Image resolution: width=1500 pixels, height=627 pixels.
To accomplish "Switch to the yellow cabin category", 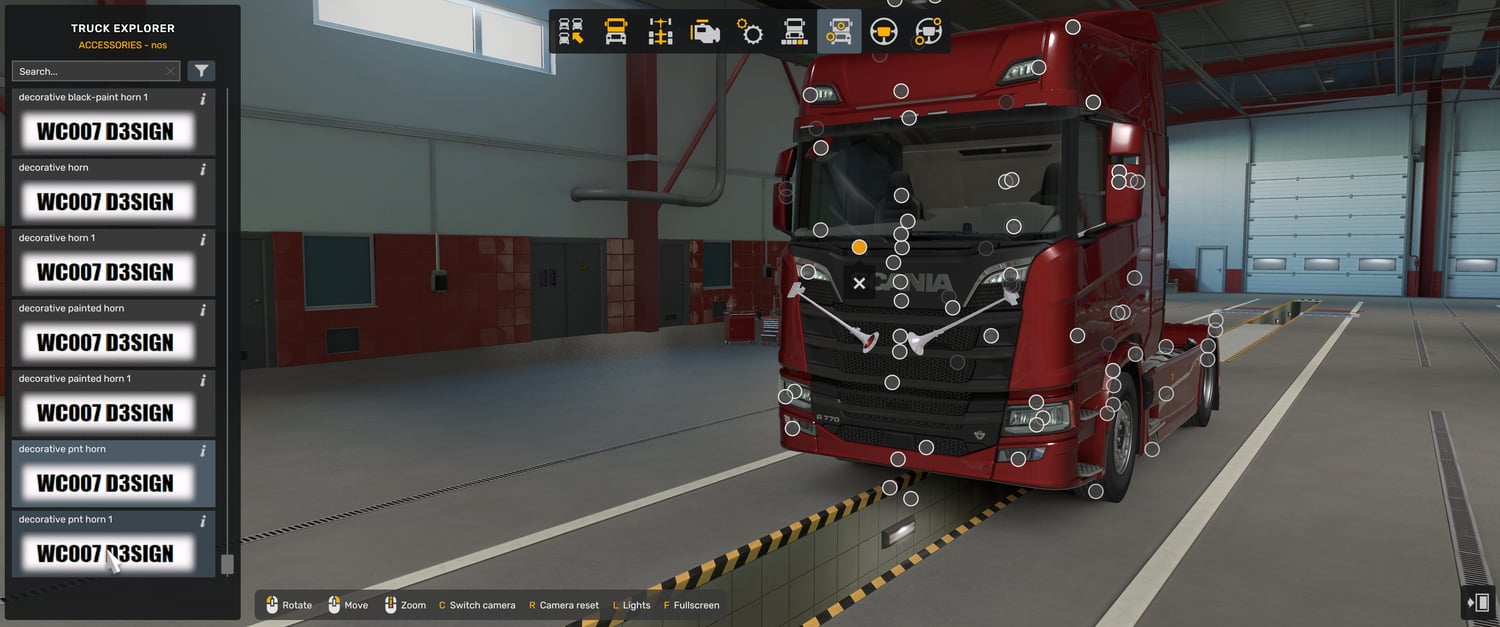I will pos(616,32).
